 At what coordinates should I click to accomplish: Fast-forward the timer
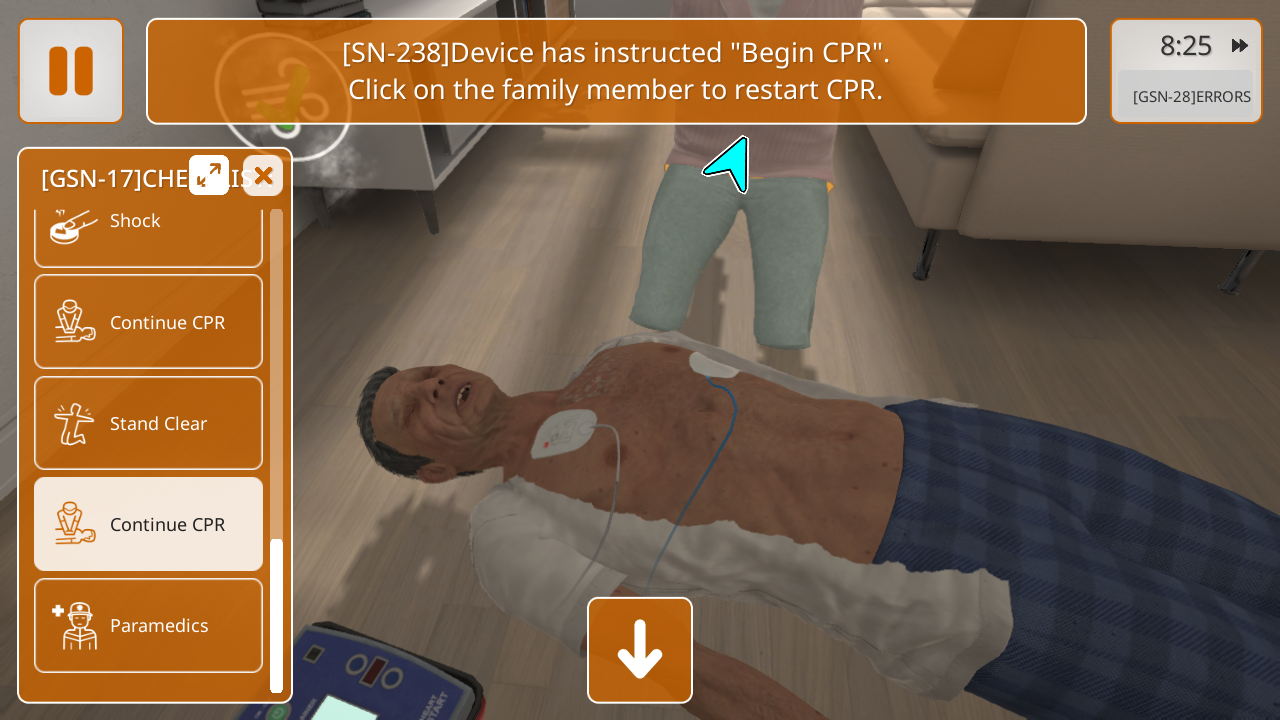(x=1240, y=46)
